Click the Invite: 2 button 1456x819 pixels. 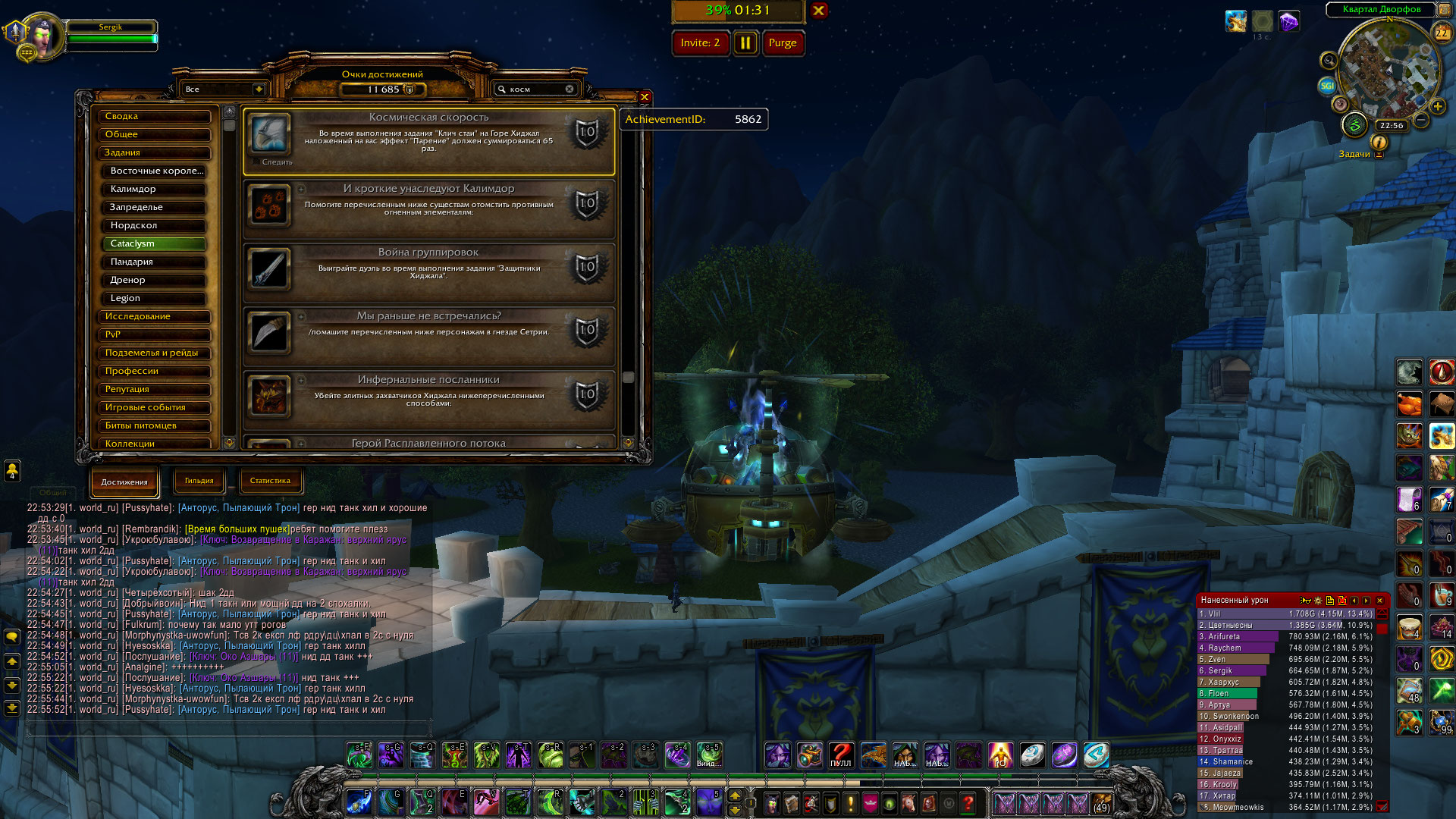pyautogui.click(x=700, y=43)
